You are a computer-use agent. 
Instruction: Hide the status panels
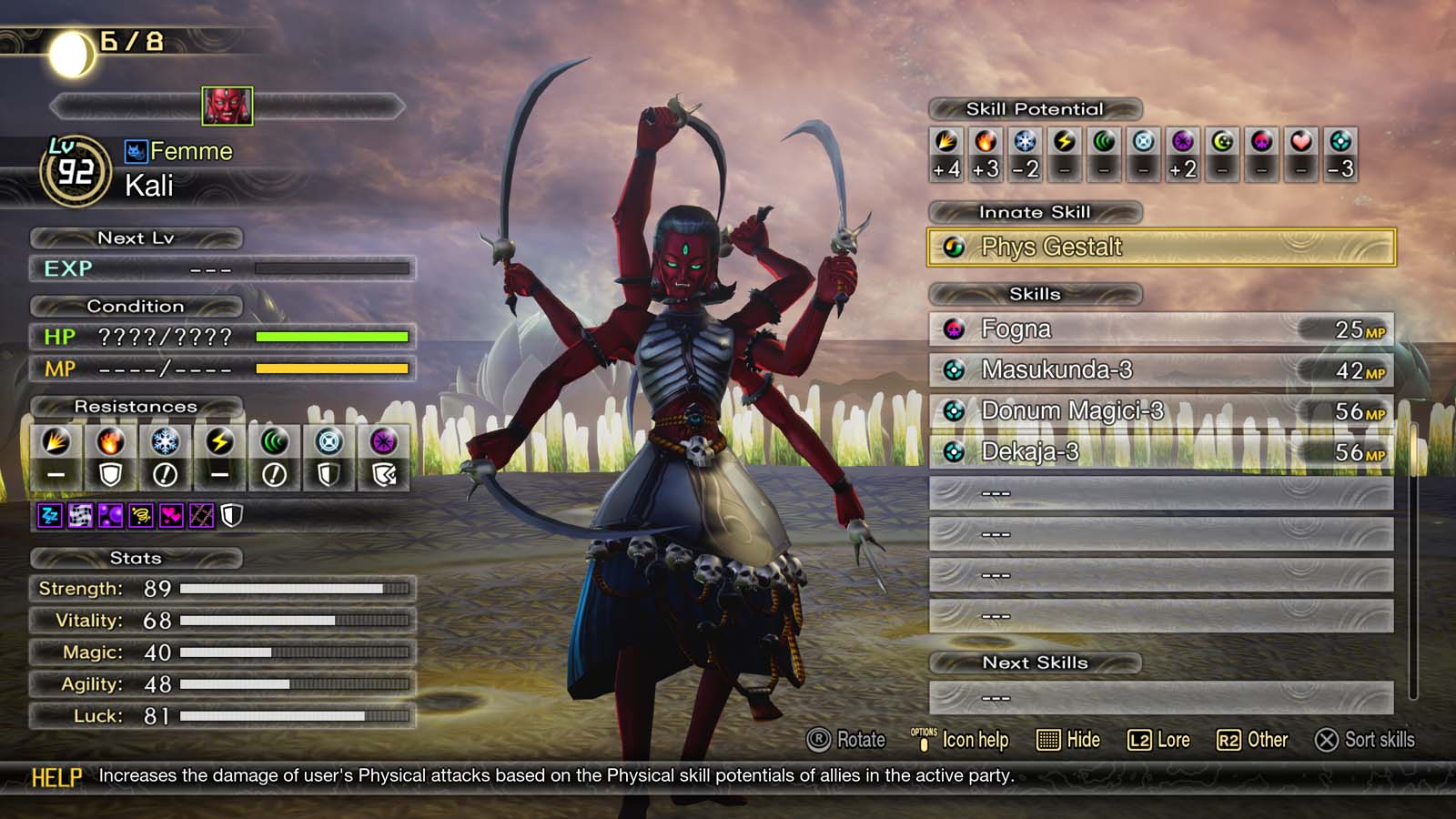pos(1068,740)
